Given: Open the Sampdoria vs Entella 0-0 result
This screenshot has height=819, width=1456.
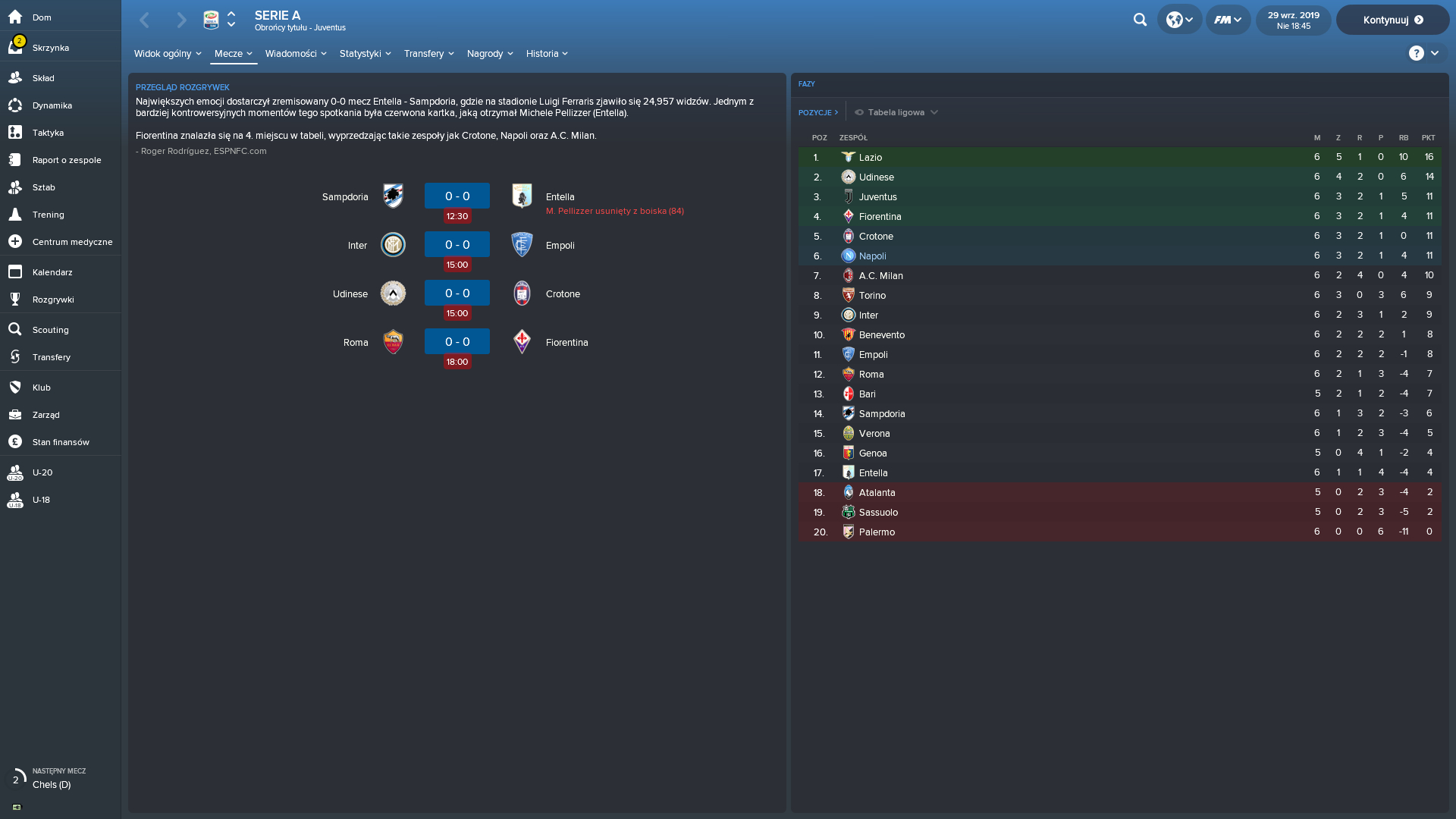Looking at the screenshot, I should click(x=457, y=196).
